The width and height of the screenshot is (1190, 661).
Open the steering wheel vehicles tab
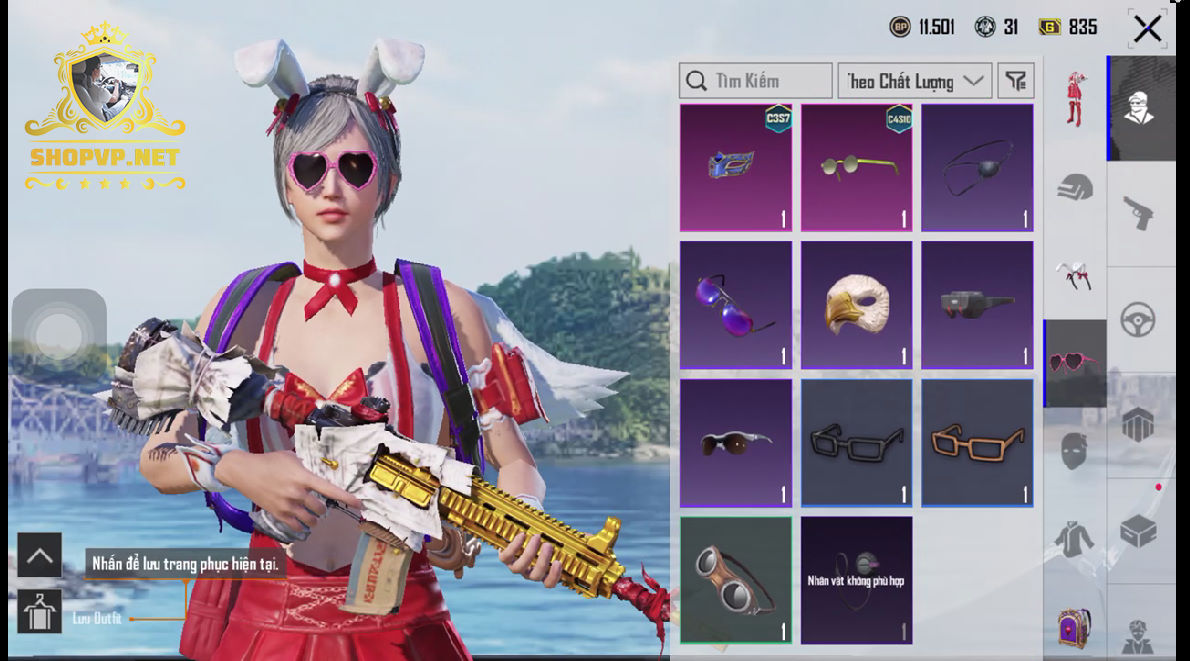point(1142,320)
